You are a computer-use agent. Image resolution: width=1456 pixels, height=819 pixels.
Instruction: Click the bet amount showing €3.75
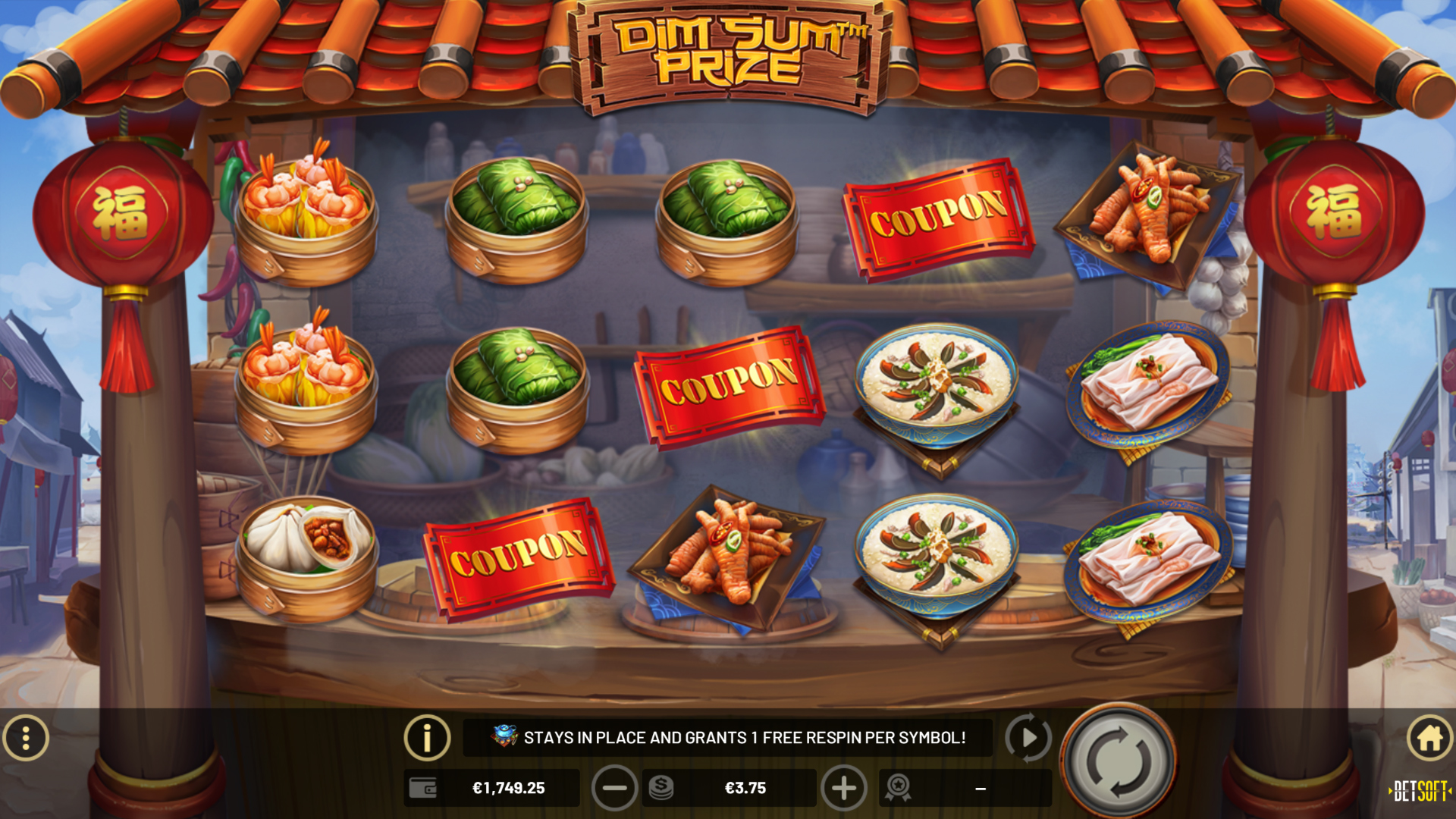(743, 788)
